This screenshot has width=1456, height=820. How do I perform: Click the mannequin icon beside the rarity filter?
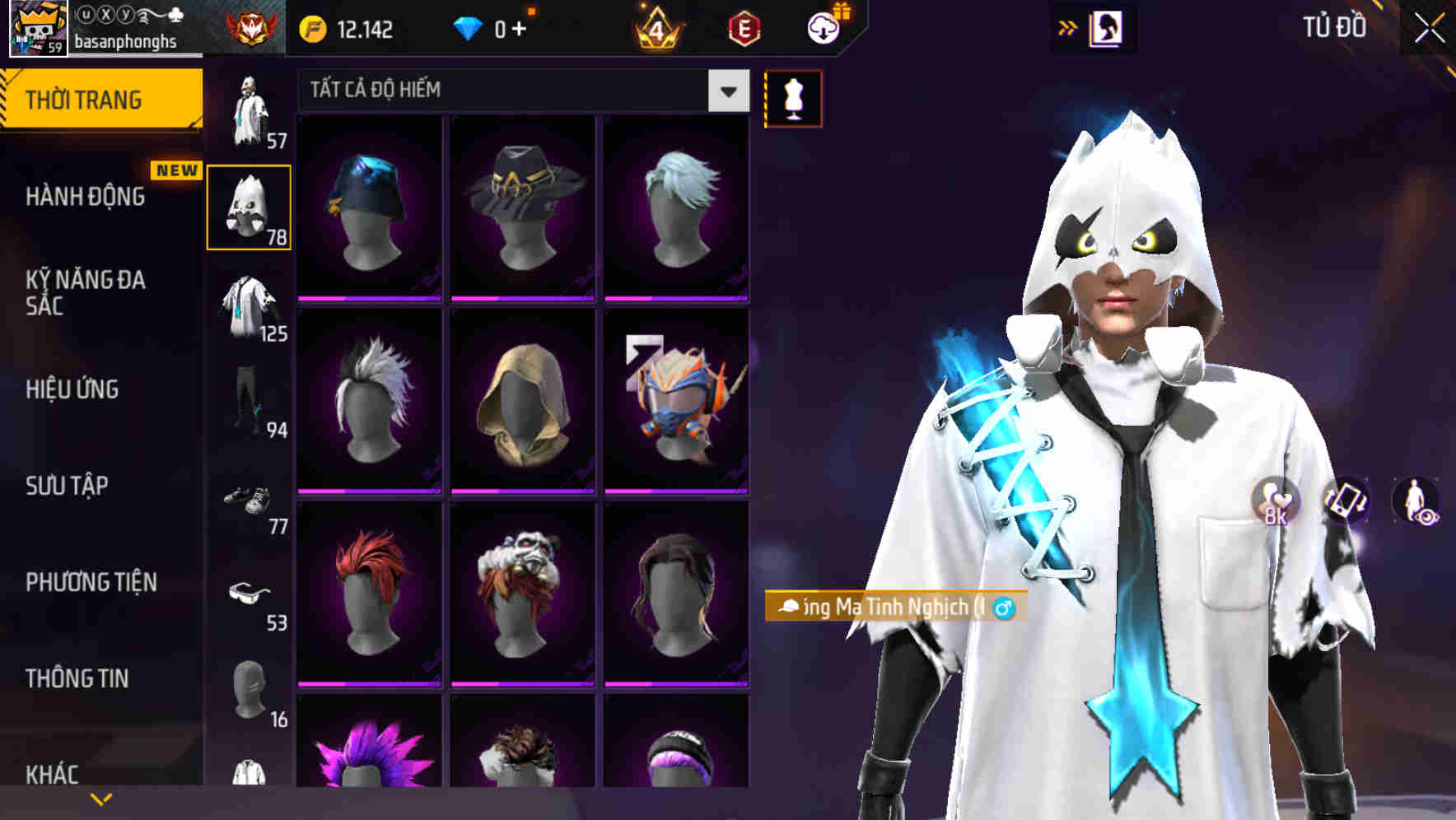[792, 98]
